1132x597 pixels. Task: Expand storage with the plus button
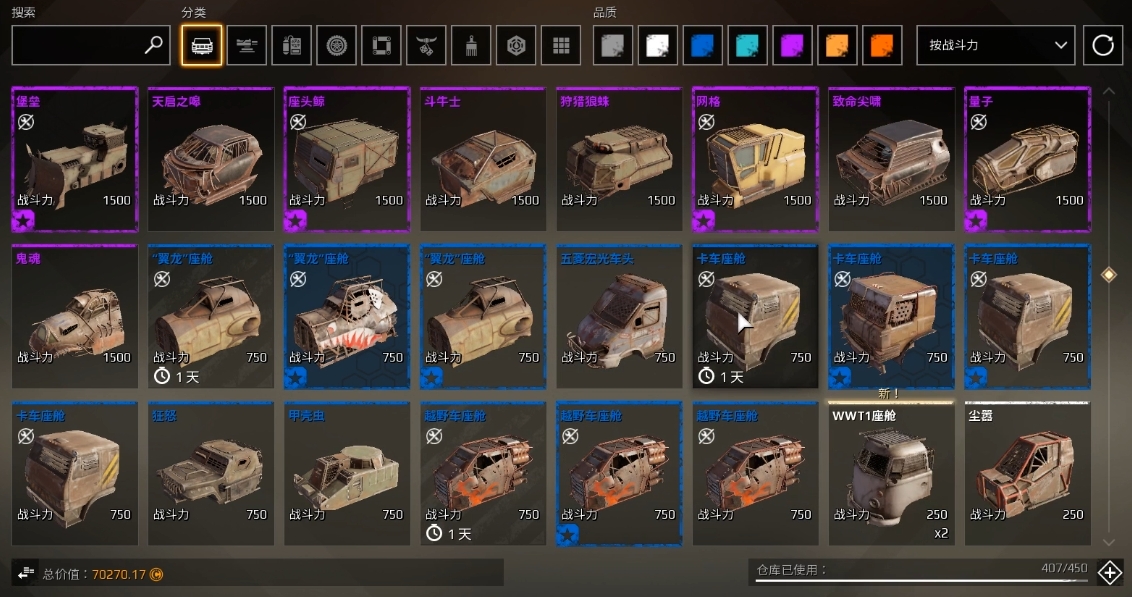[x=1110, y=572]
